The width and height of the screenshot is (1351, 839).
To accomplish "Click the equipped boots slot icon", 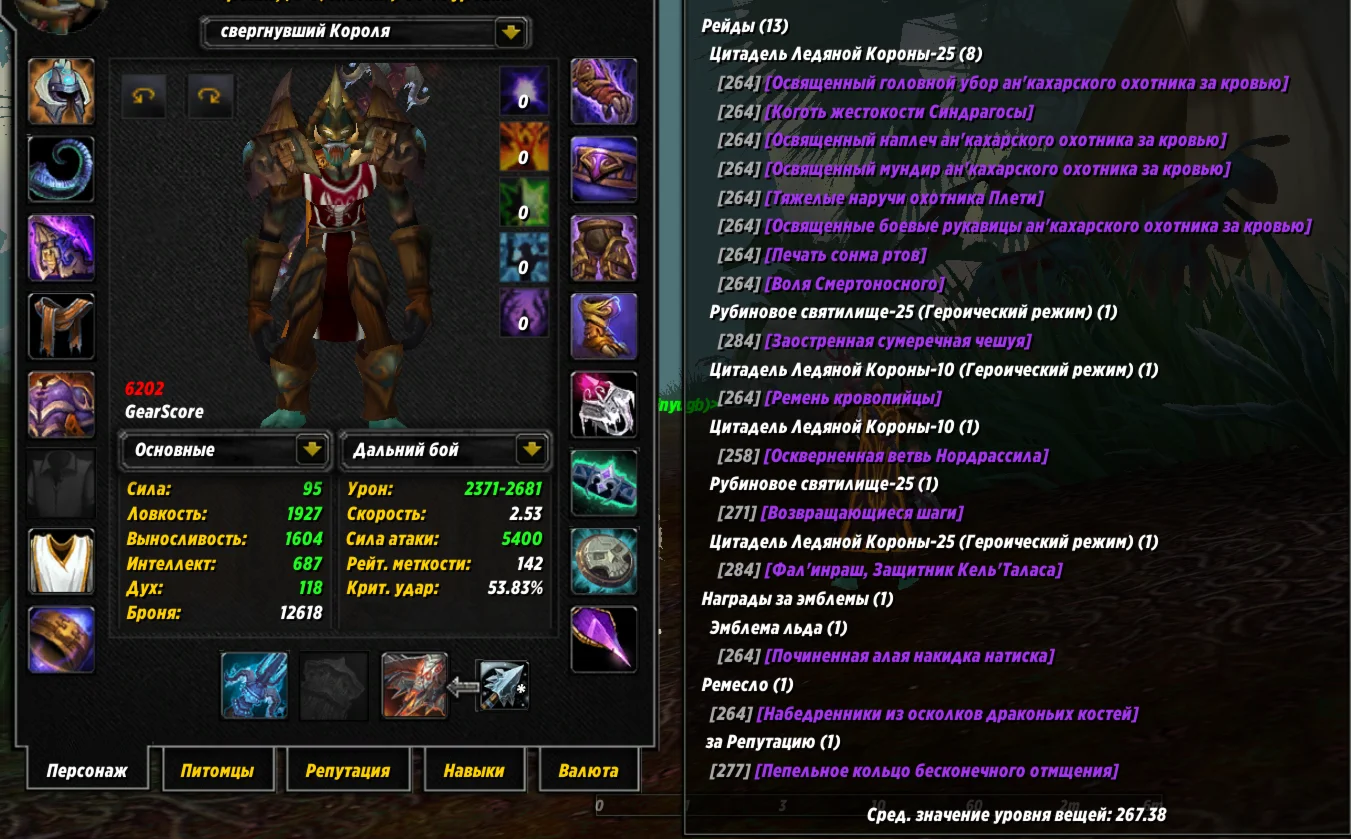I will [x=603, y=327].
